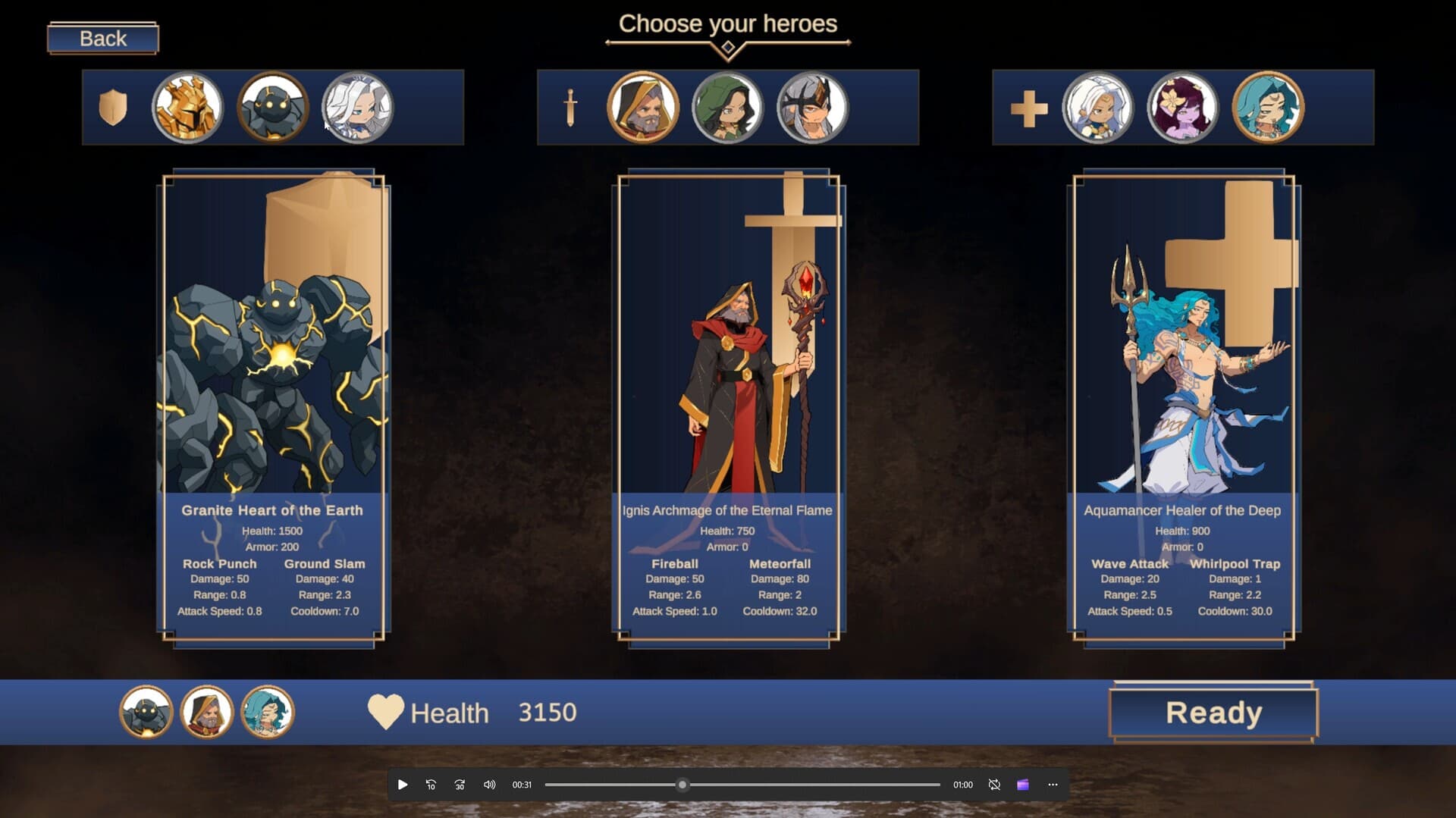Open the video player more options menu
This screenshot has height=818, width=1456.
pyautogui.click(x=1052, y=785)
